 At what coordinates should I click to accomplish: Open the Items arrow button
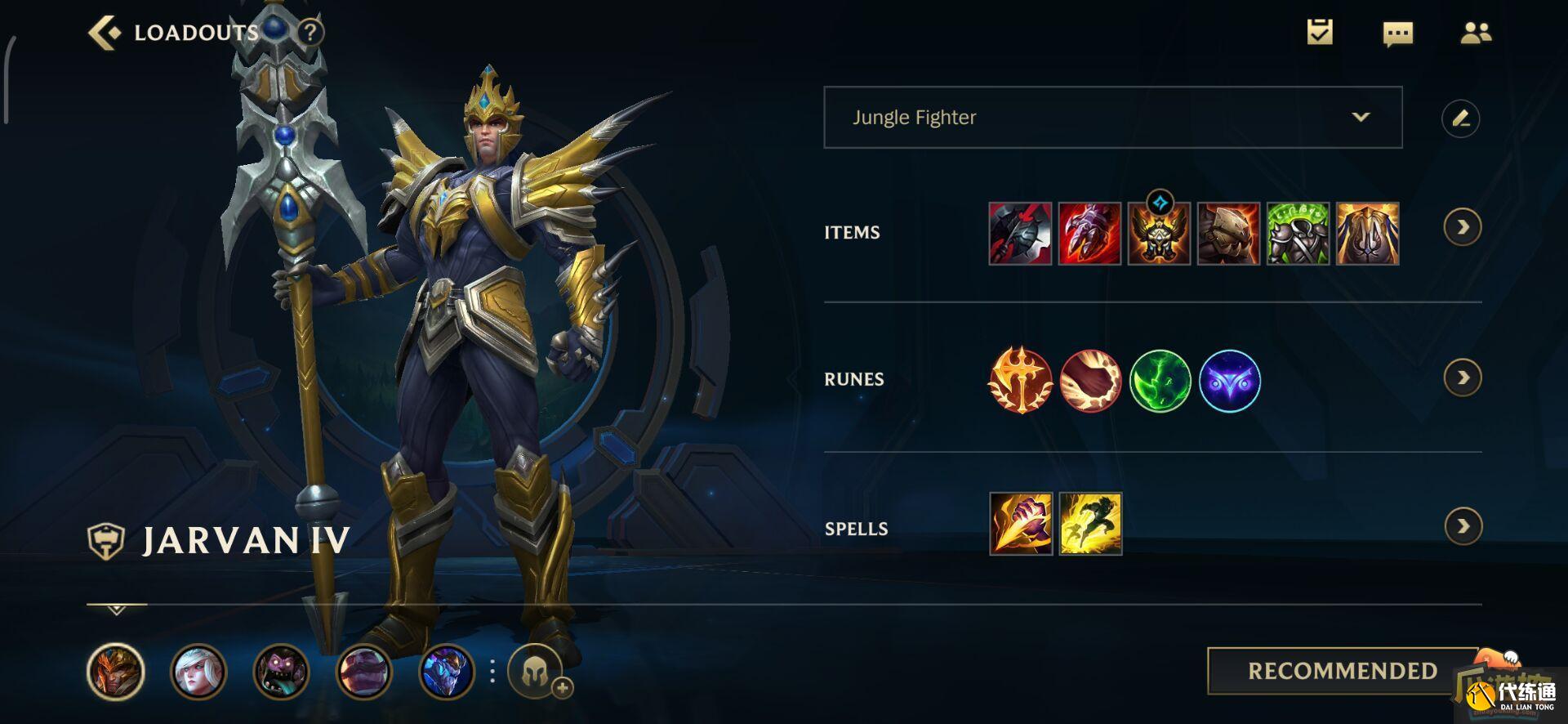tap(1462, 227)
